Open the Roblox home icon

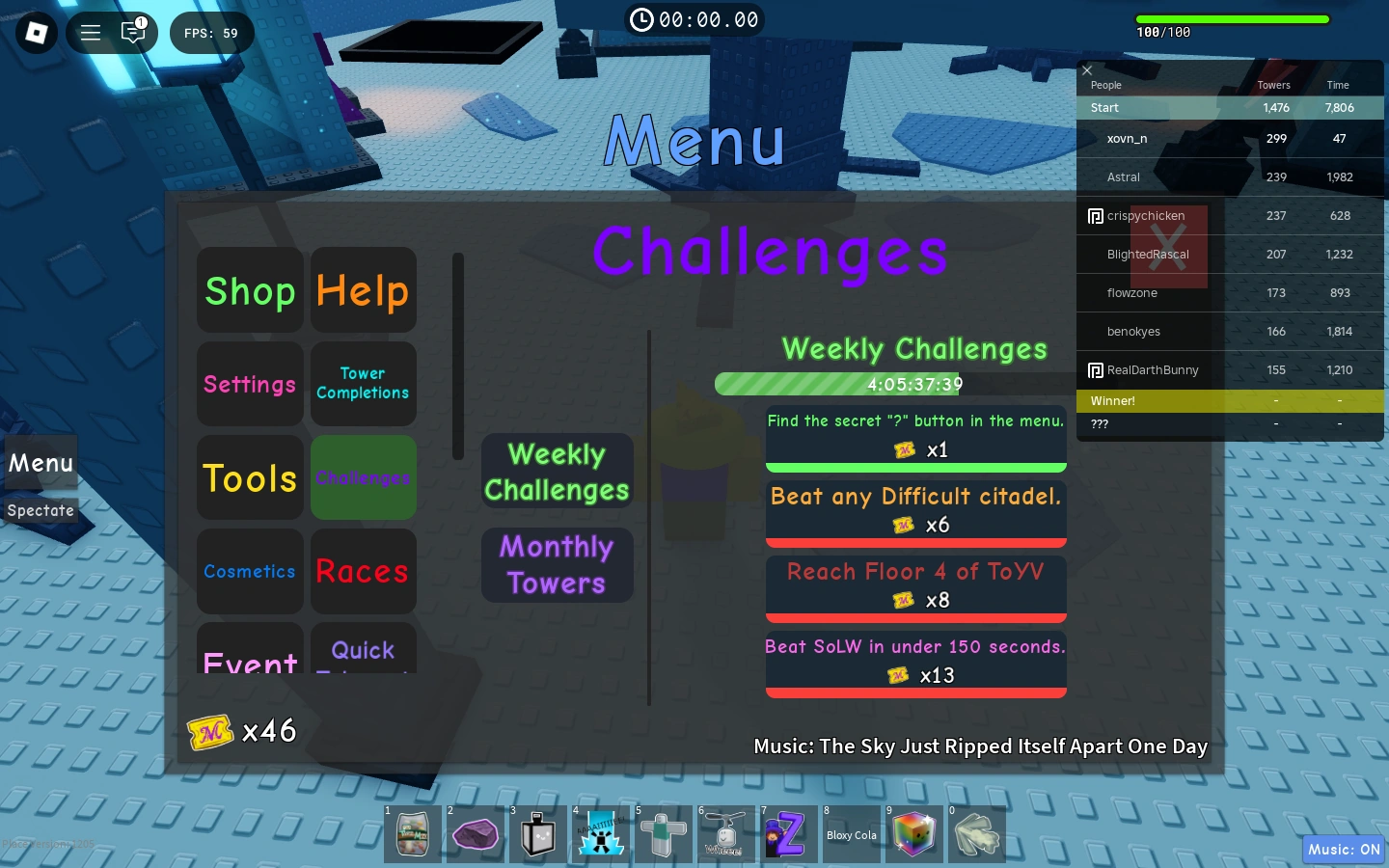[36, 32]
